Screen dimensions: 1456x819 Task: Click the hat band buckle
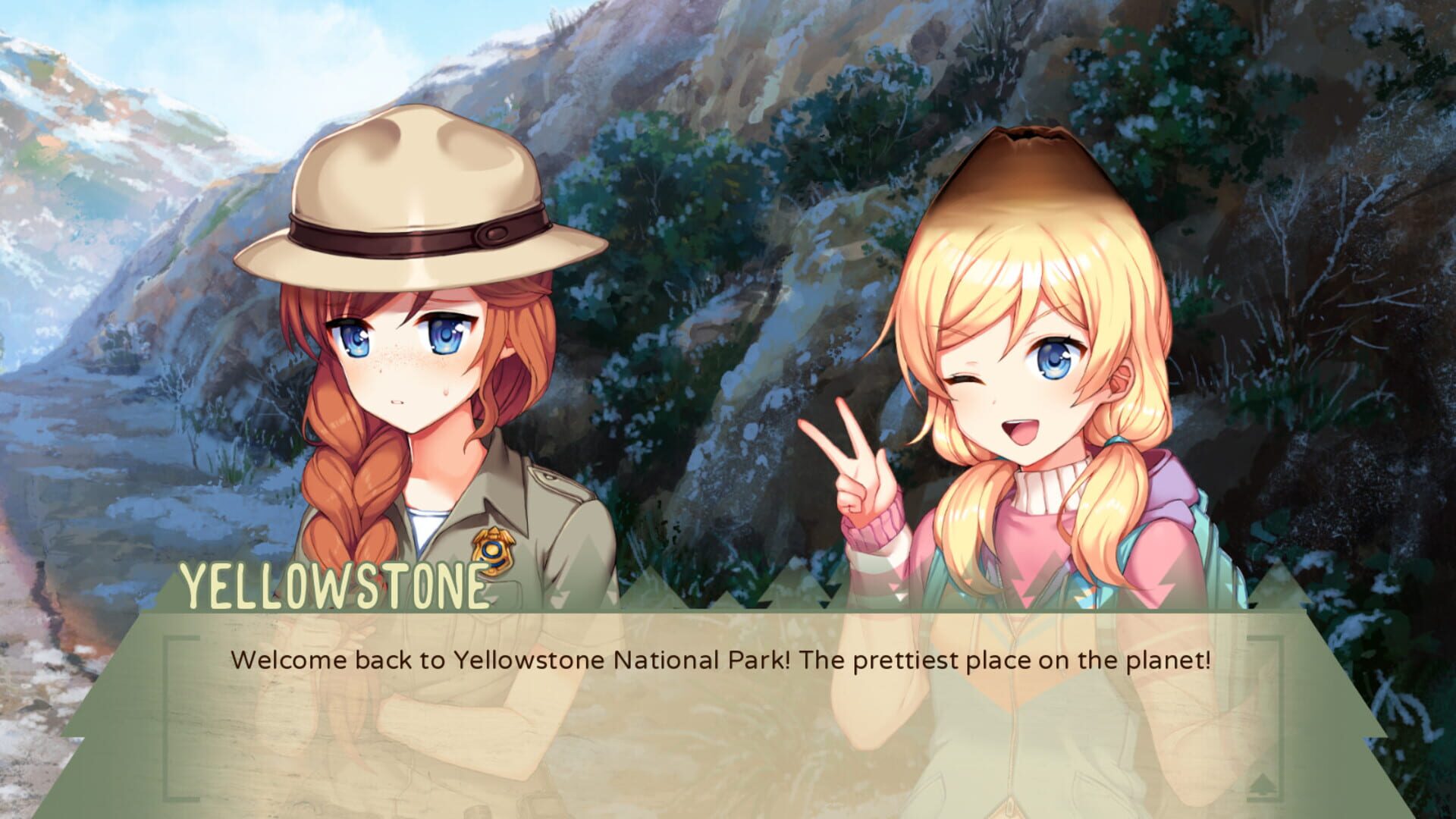(x=493, y=231)
